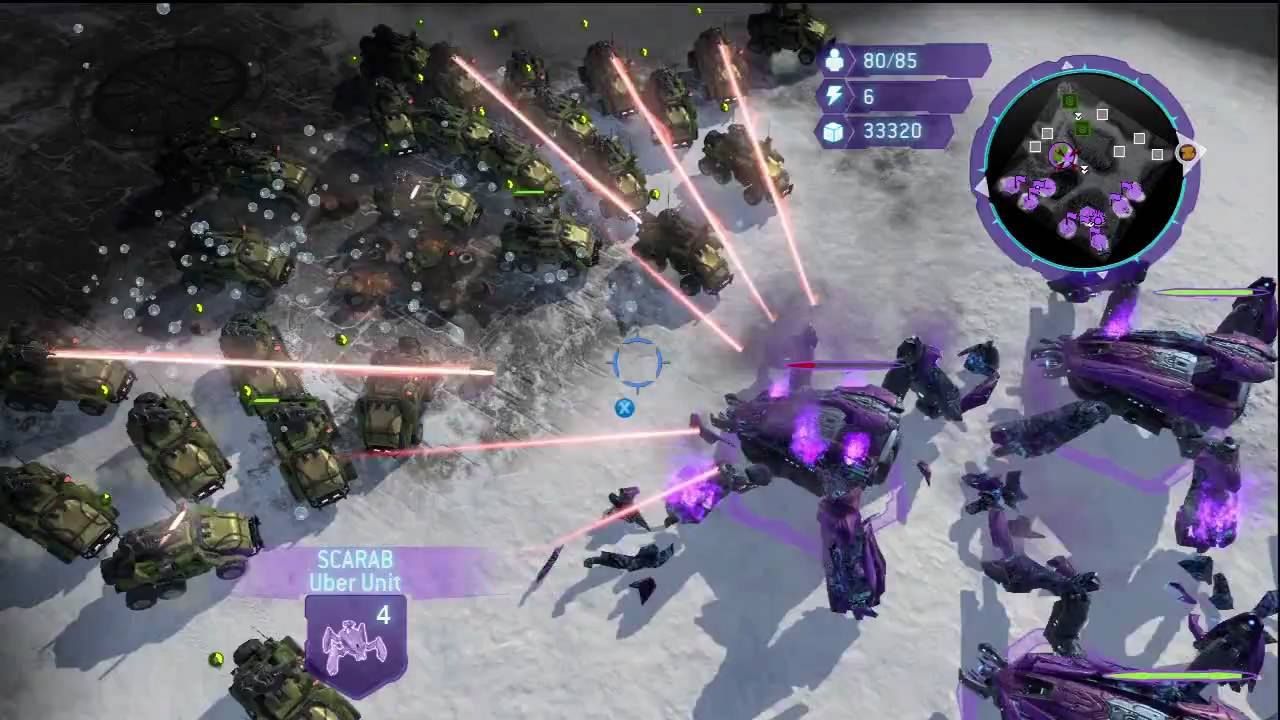Click the down chevron marker on the minimap
Image resolution: width=1280 pixels, height=720 pixels.
pos(1085,169)
